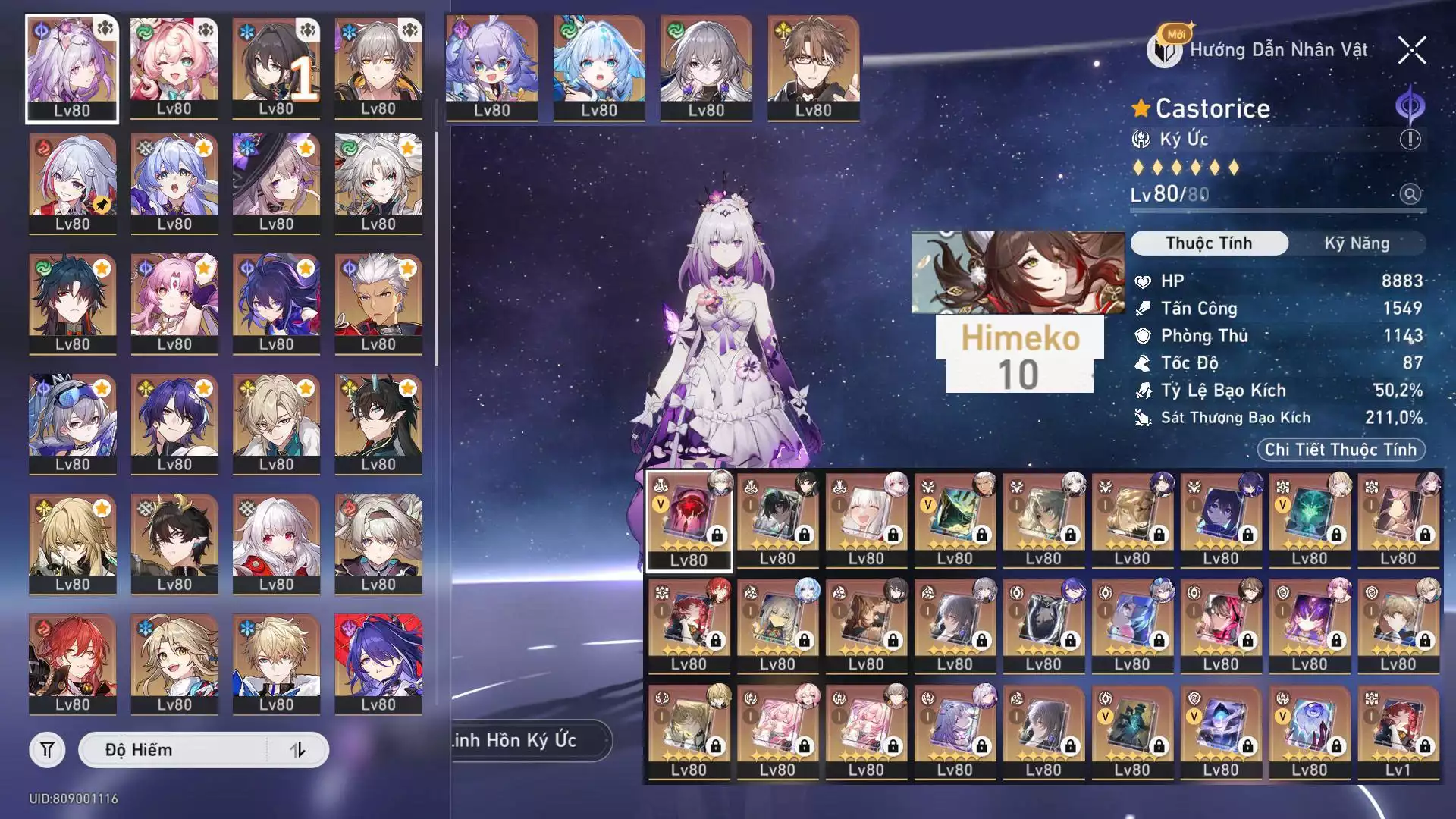
Task: Open the Himeko 10 banner thumbnail
Action: pos(1018,311)
